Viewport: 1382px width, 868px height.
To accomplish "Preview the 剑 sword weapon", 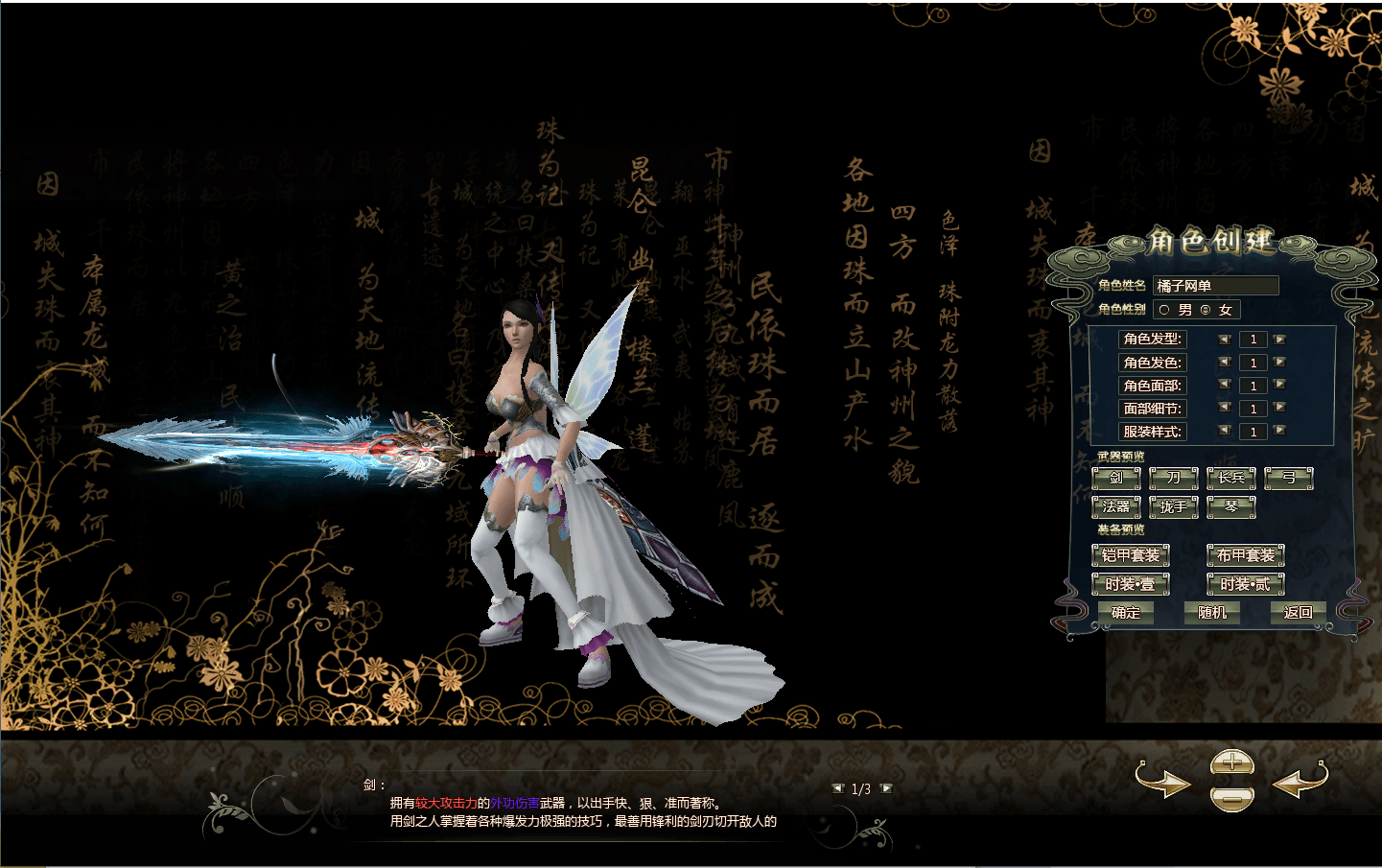I will coord(1115,478).
